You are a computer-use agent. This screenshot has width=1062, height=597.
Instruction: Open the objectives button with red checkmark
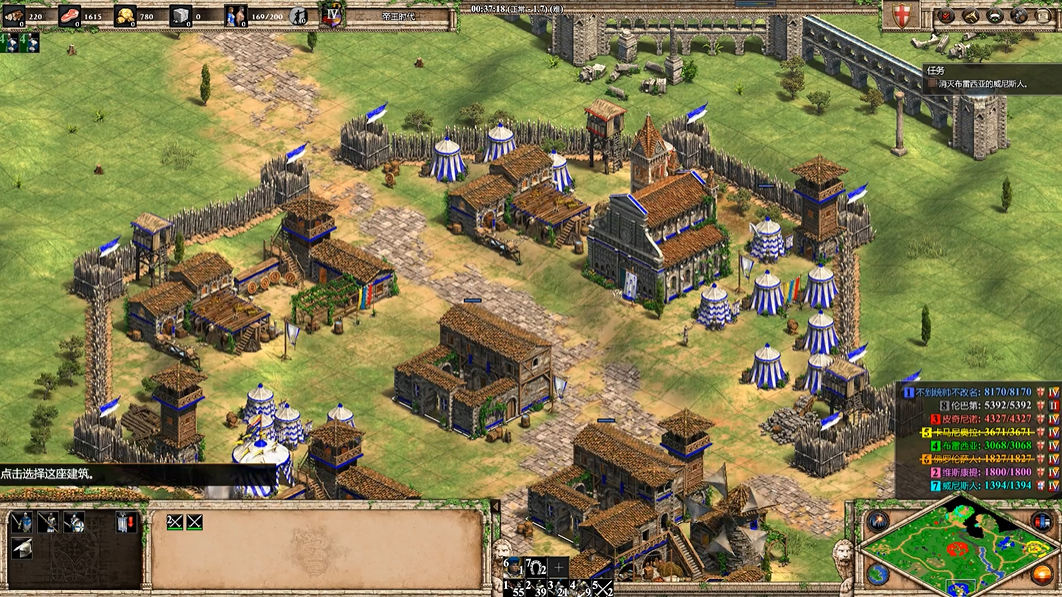[945, 16]
